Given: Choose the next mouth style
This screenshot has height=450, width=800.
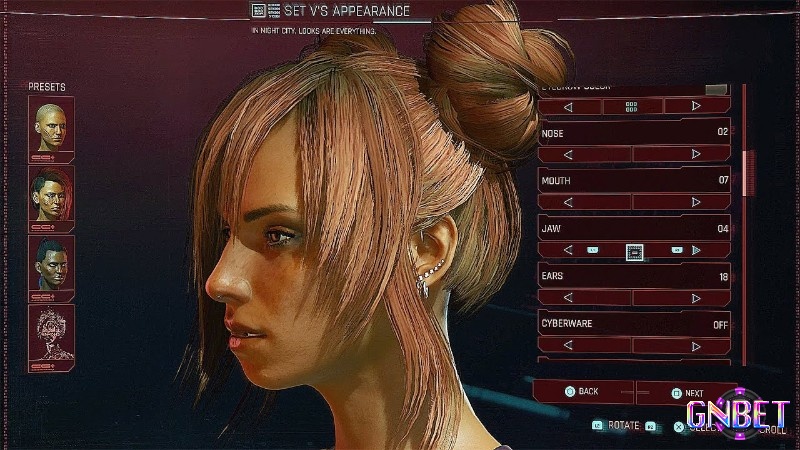Looking at the screenshot, I should click(x=696, y=202).
